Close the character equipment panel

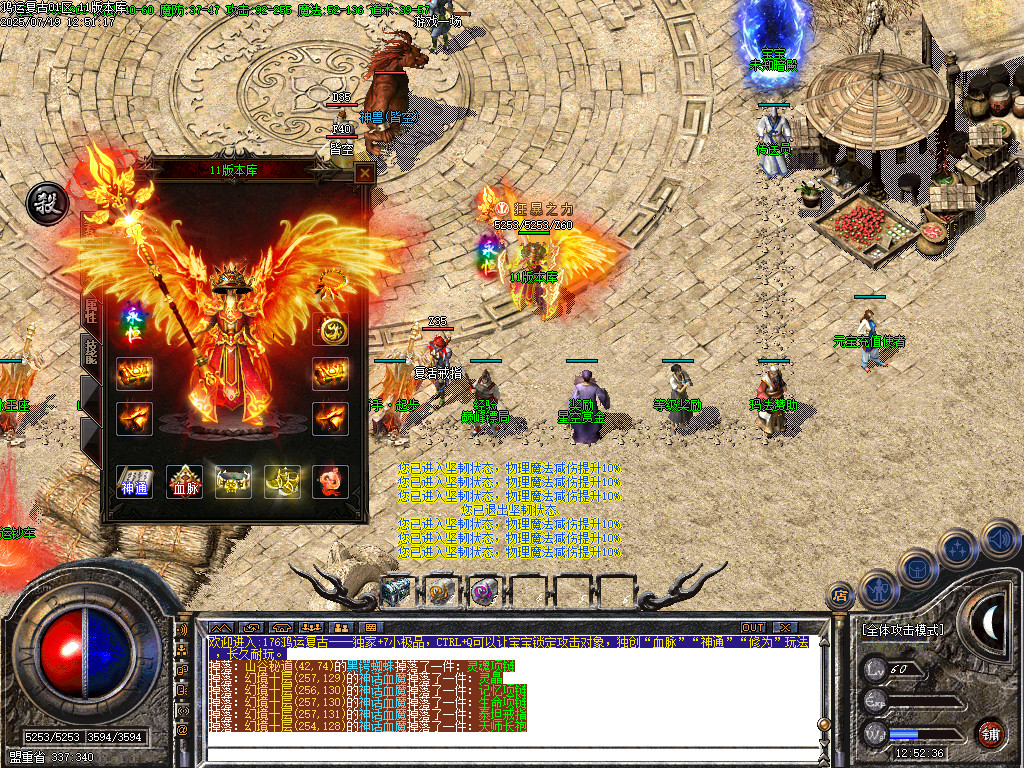click(x=365, y=172)
